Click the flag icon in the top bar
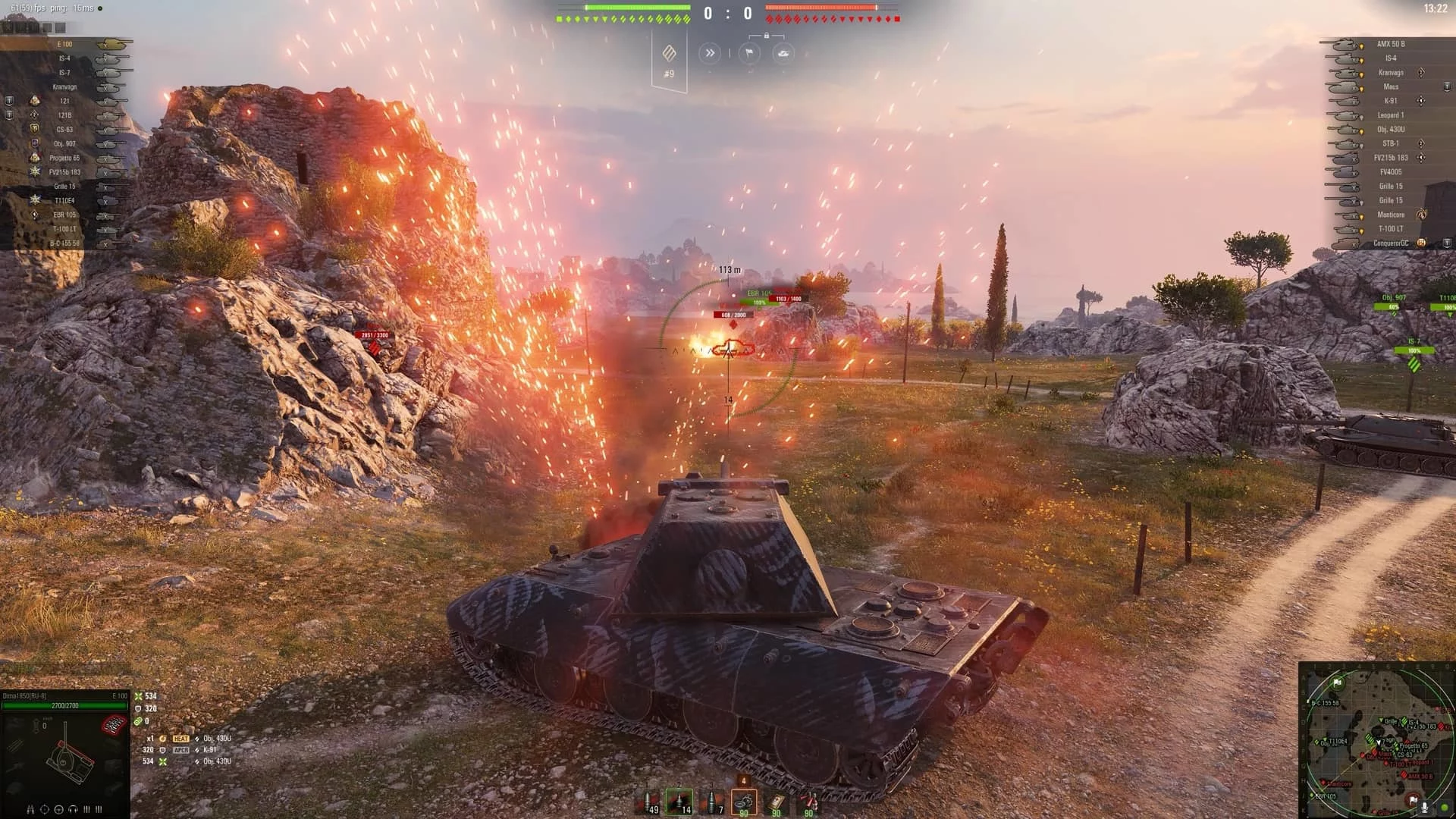The height and width of the screenshot is (819, 1456). [x=748, y=53]
